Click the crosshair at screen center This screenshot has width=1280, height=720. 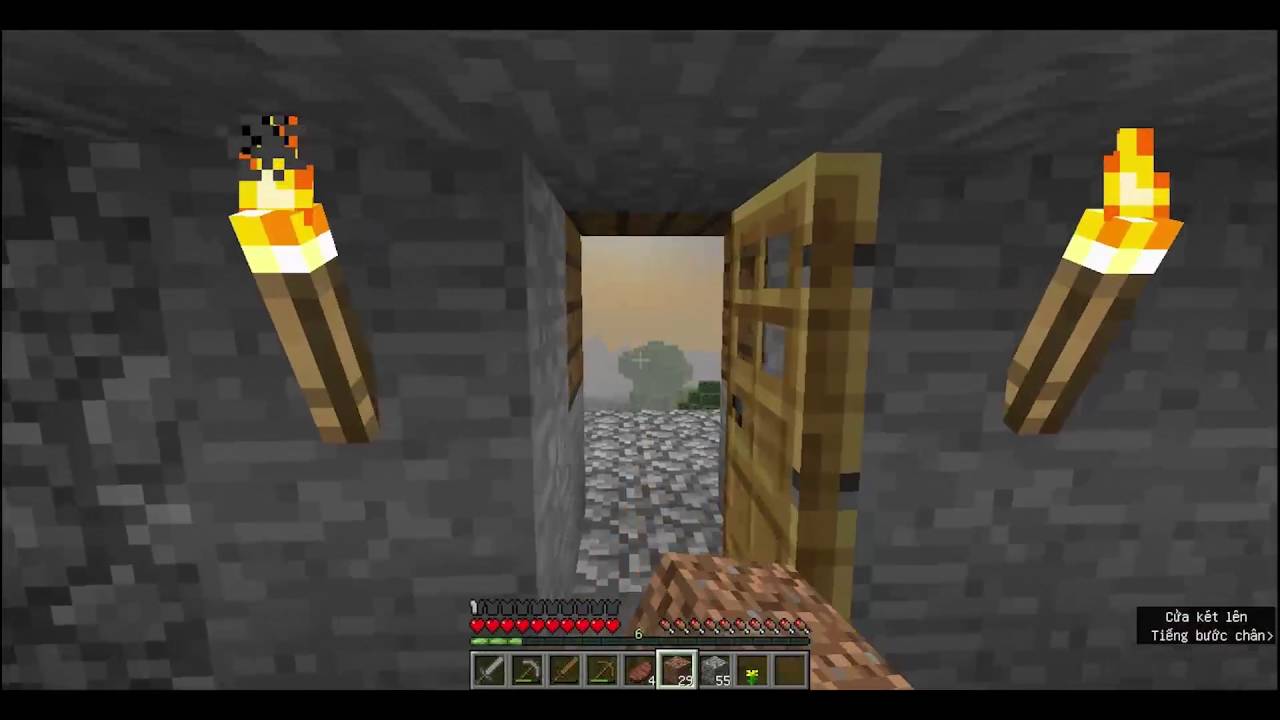pyautogui.click(x=640, y=360)
